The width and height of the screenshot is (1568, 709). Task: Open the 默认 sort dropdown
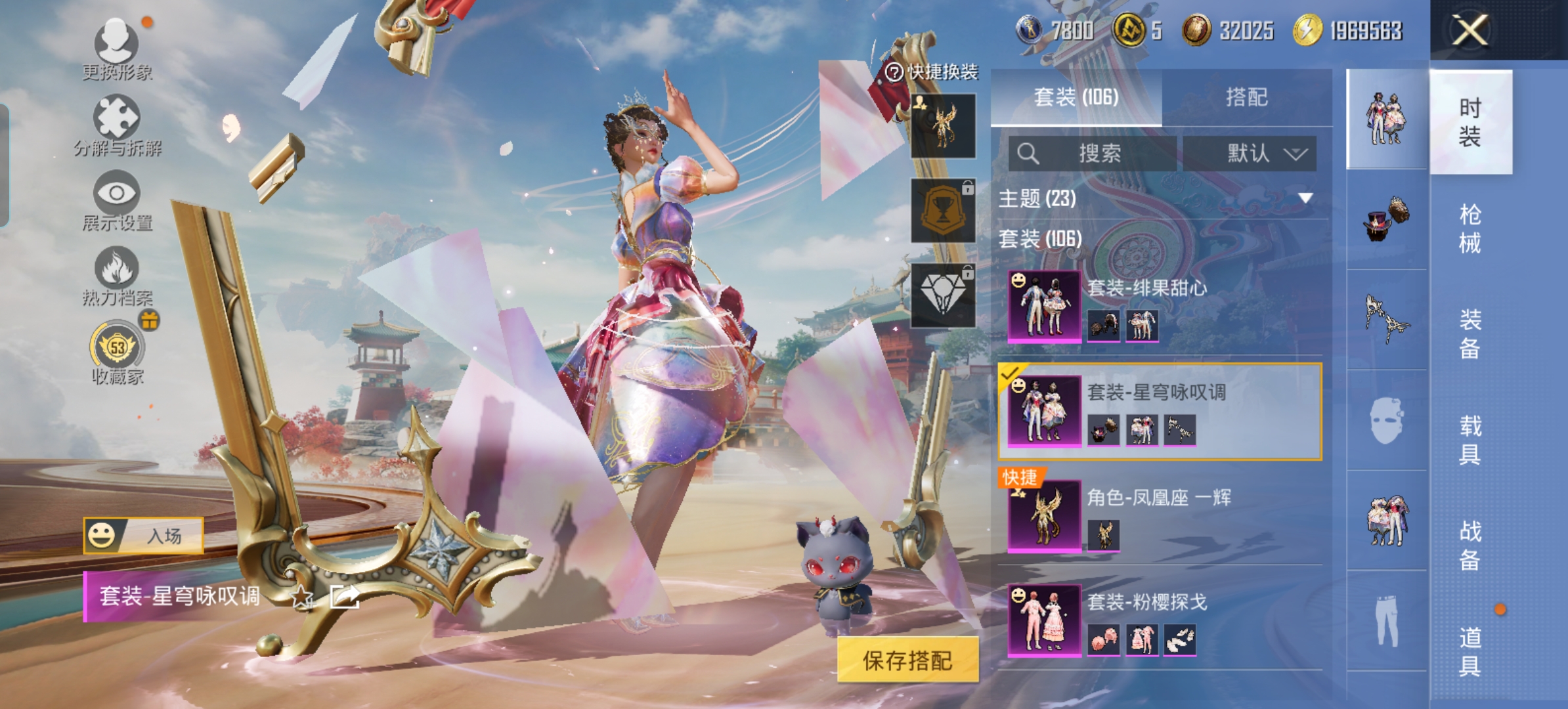point(1250,154)
